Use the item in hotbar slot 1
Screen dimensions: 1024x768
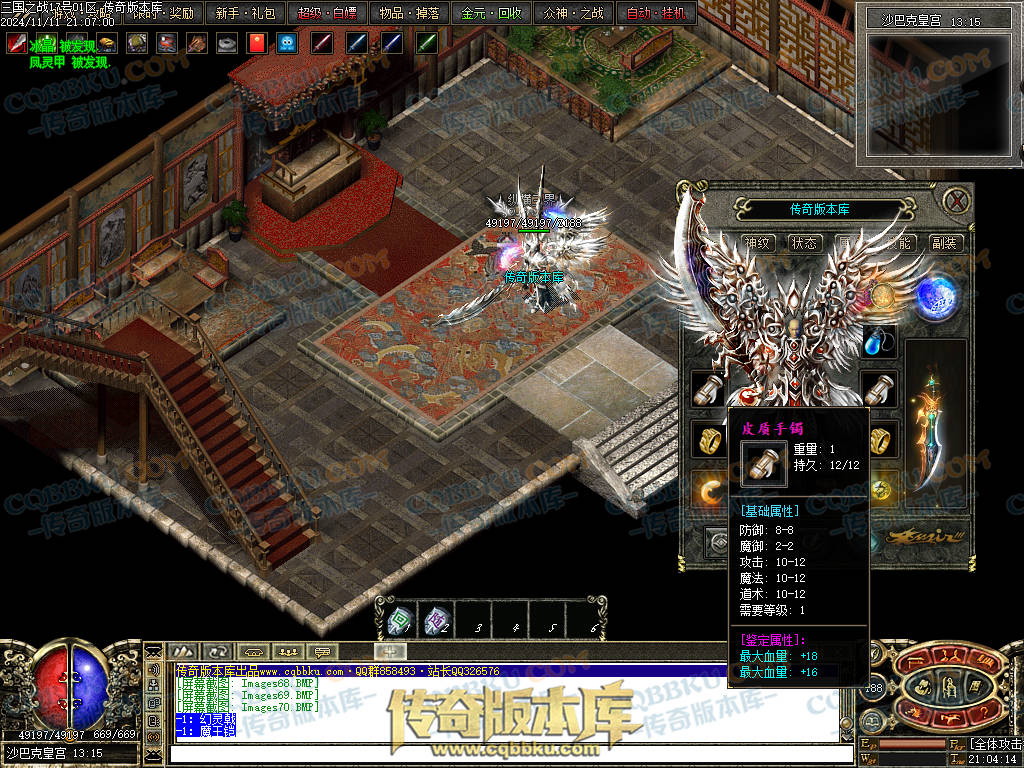399,622
